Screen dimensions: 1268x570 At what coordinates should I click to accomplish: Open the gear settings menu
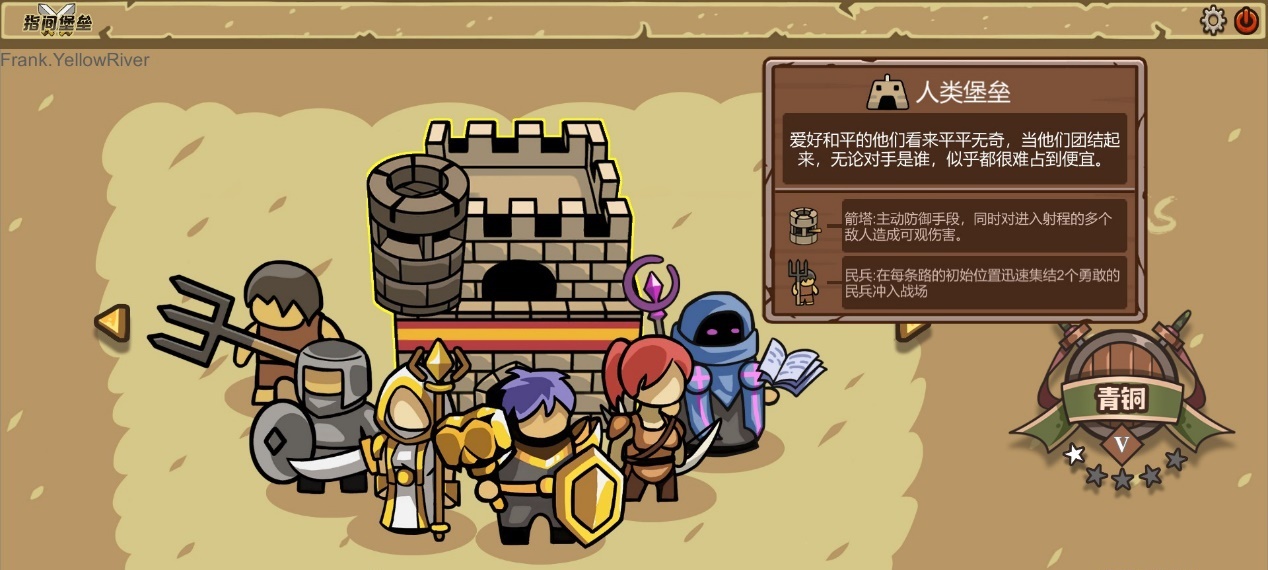click(1213, 20)
